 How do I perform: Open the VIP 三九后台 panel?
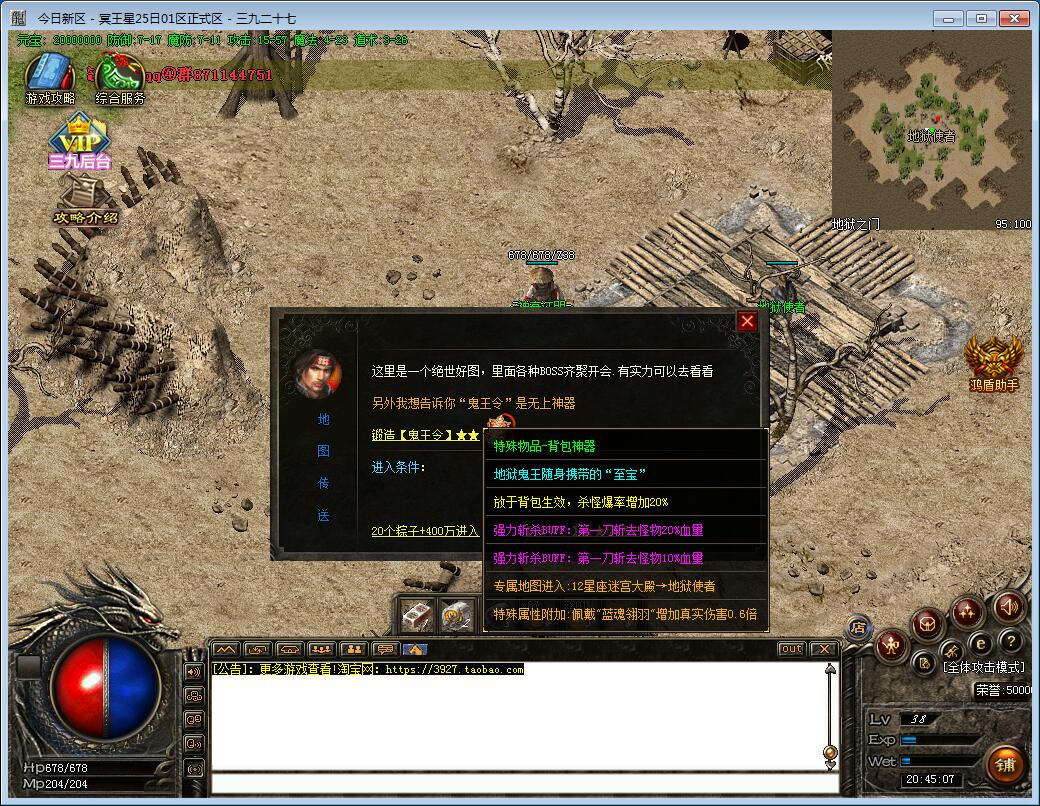[80, 140]
